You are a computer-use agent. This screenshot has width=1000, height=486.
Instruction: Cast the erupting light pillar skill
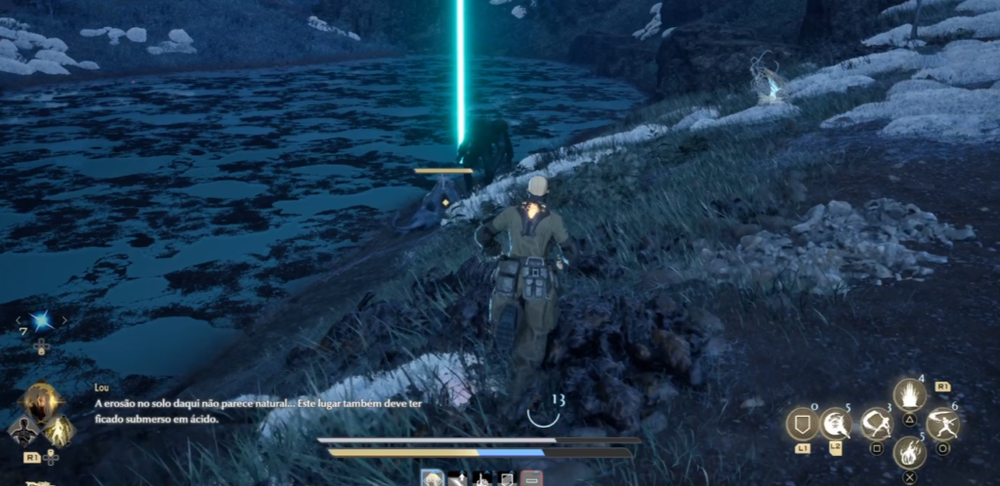point(909,396)
